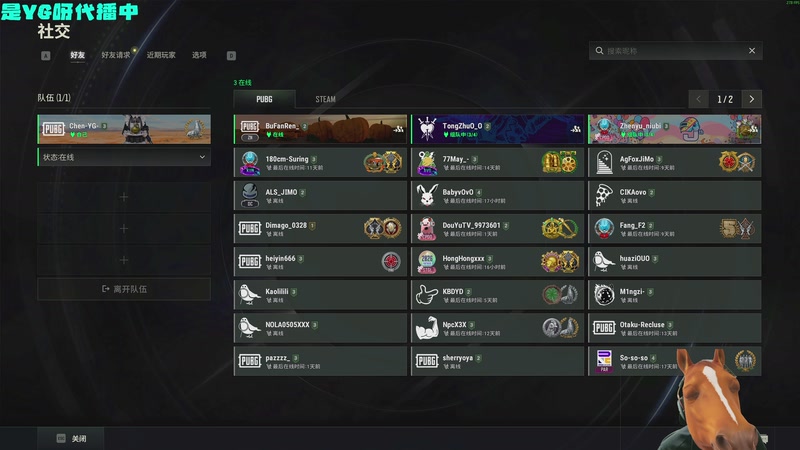
Task: Select the 选项 (options) tab
Action: click(199, 55)
